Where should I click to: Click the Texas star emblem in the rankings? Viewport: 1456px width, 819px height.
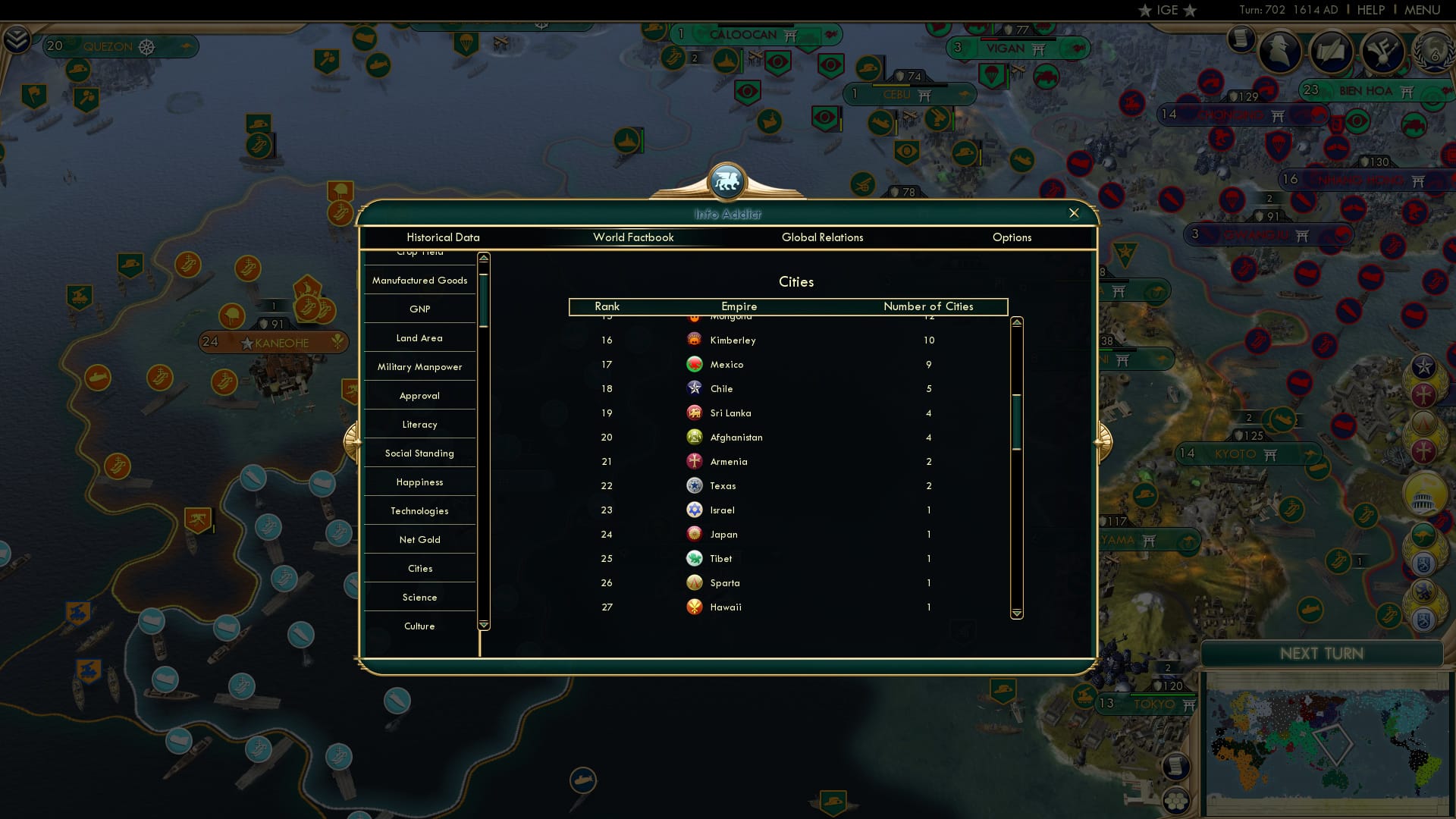pos(695,485)
